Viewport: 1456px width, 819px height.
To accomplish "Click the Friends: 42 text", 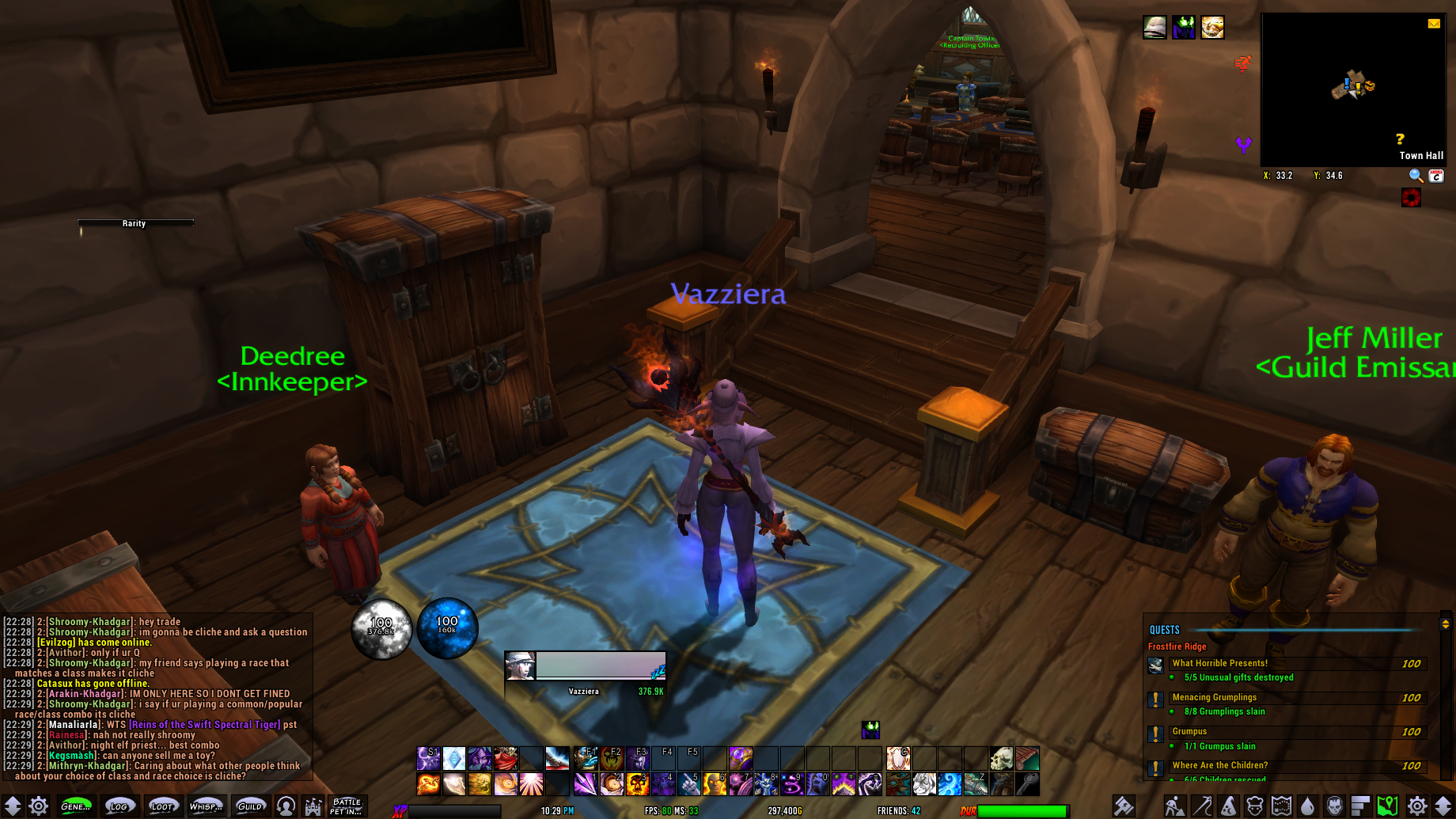I will [898, 811].
